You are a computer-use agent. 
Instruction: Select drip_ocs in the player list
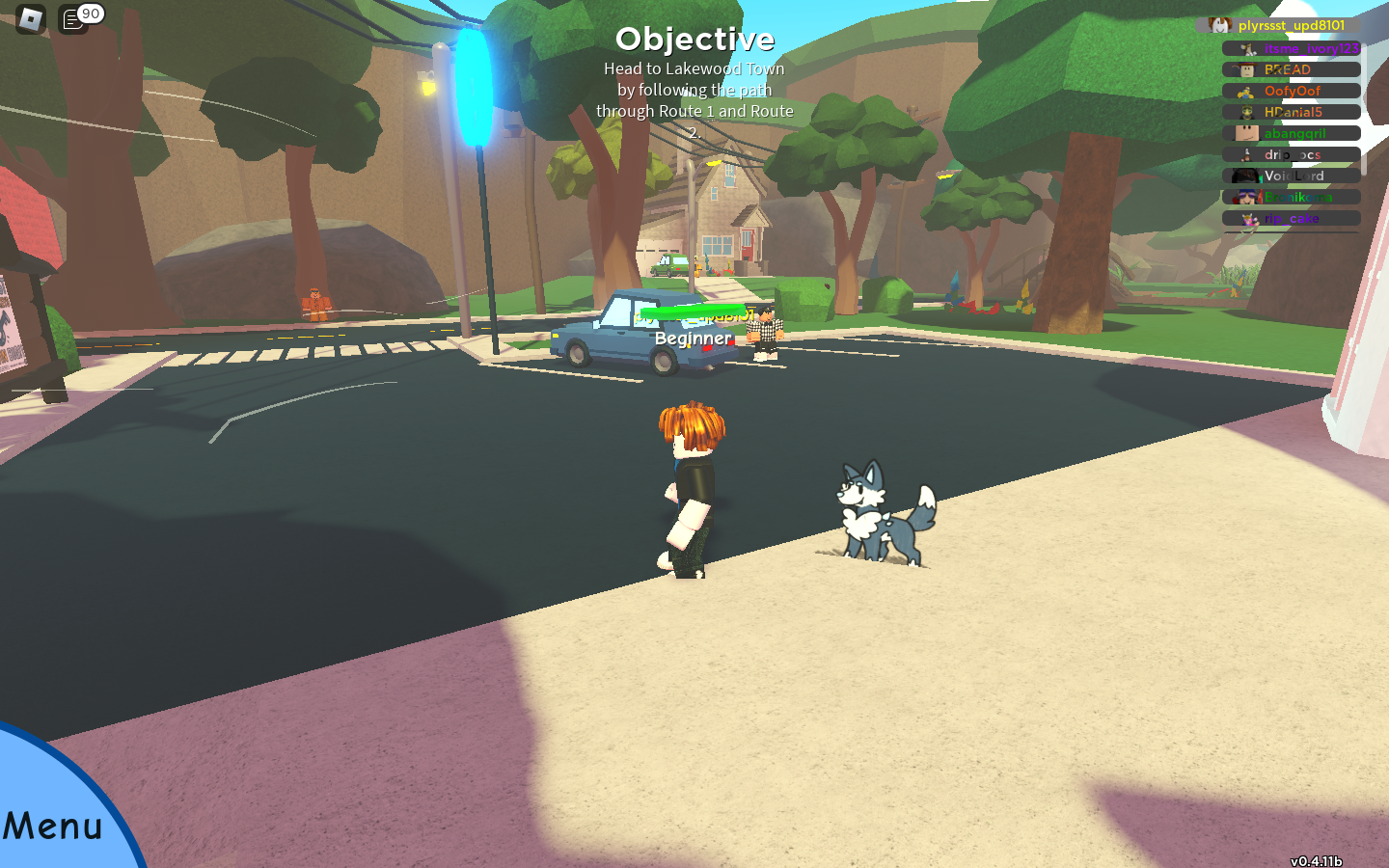pos(1293,154)
